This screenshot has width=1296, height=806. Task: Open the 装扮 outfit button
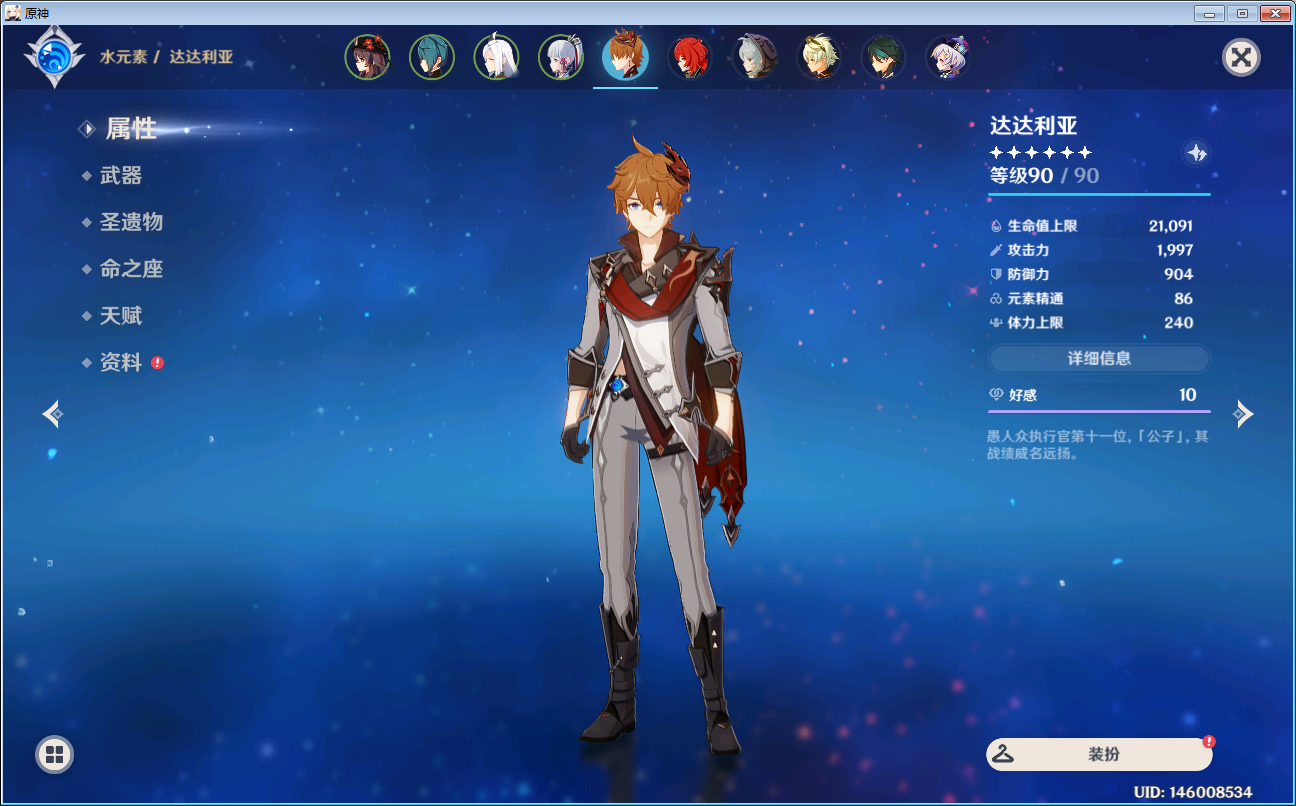pyautogui.click(x=1099, y=755)
